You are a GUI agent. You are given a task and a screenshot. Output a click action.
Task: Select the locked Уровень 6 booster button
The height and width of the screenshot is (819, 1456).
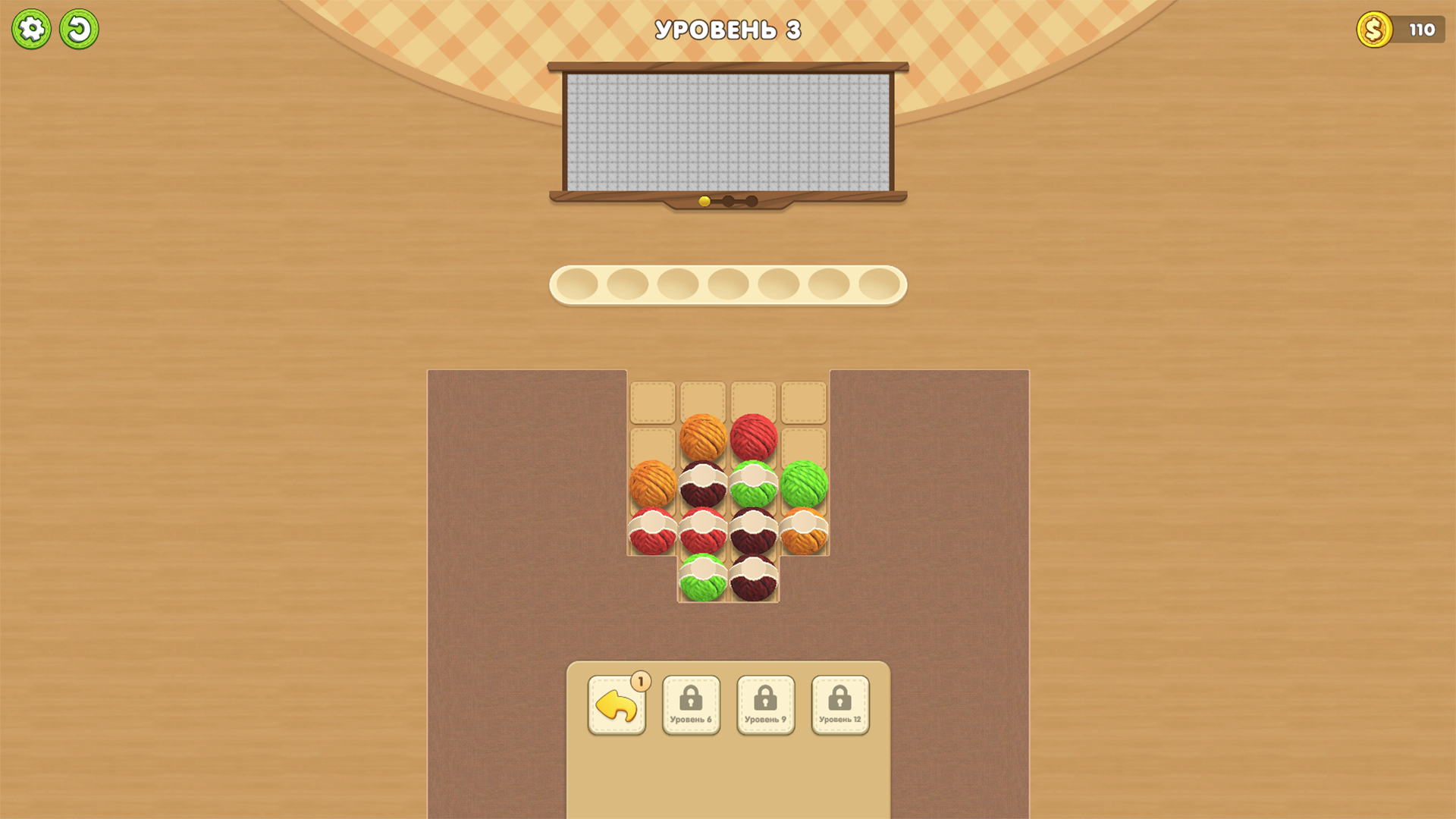pos(691,705)
